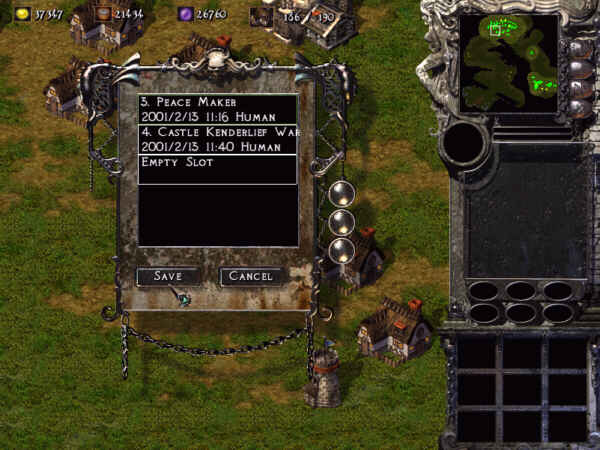Choose the Castle Kenderlief War save
This screenshot has width=600, height=450.
[218, 139]
